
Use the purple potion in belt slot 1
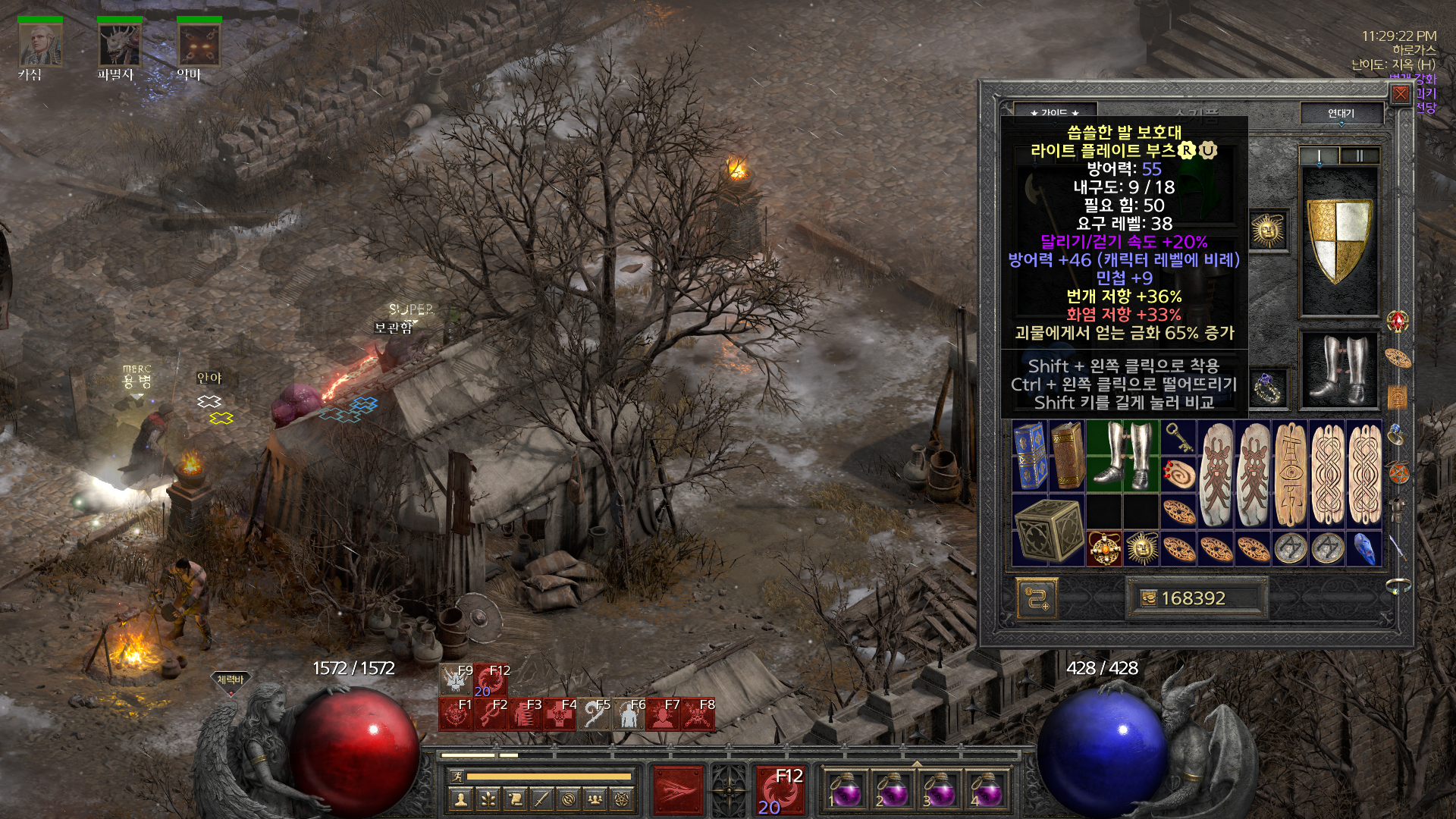[x=845, y=790]
